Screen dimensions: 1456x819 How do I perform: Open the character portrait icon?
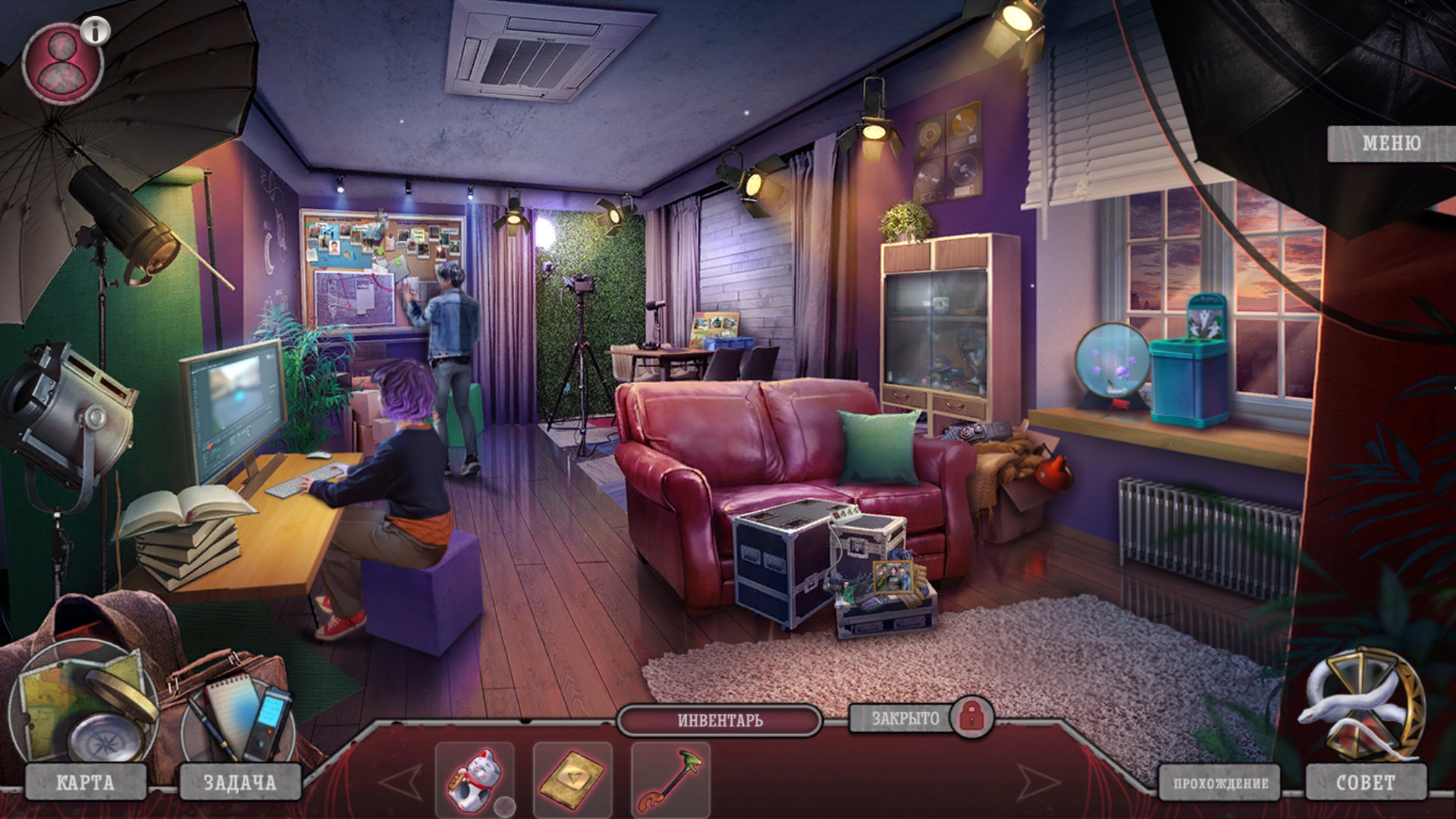tap(61, 64)
